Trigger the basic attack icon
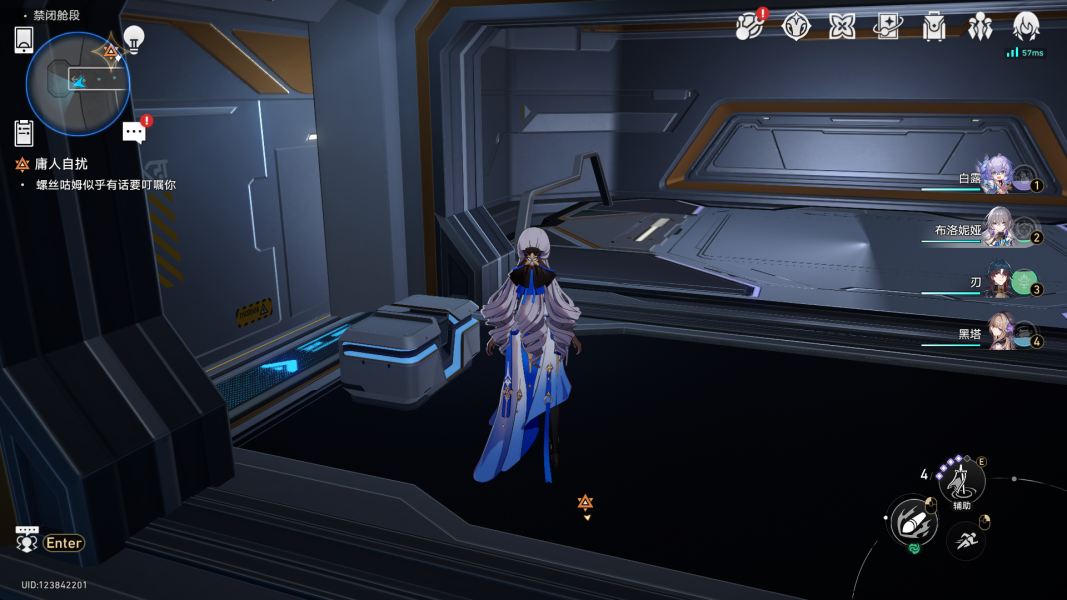The height and width of the screenshot is (600, 1067). 912,522
